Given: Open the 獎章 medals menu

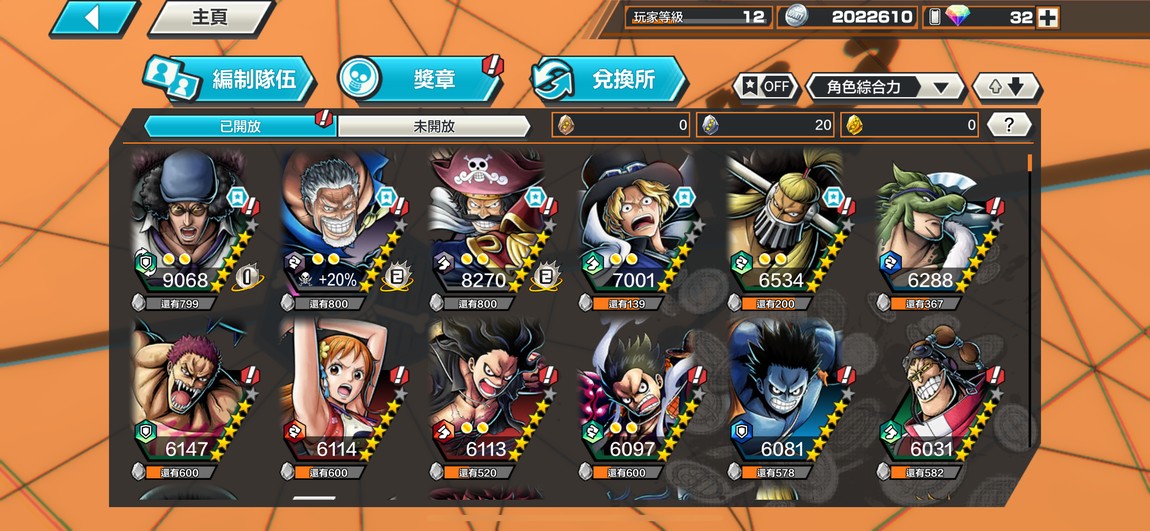Looking at the screenshot, I should (420, 80).
